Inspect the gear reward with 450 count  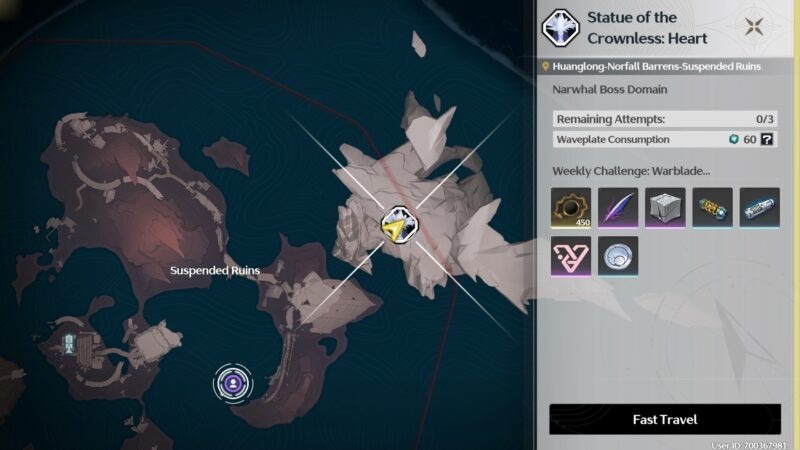(x=571, y=207)
